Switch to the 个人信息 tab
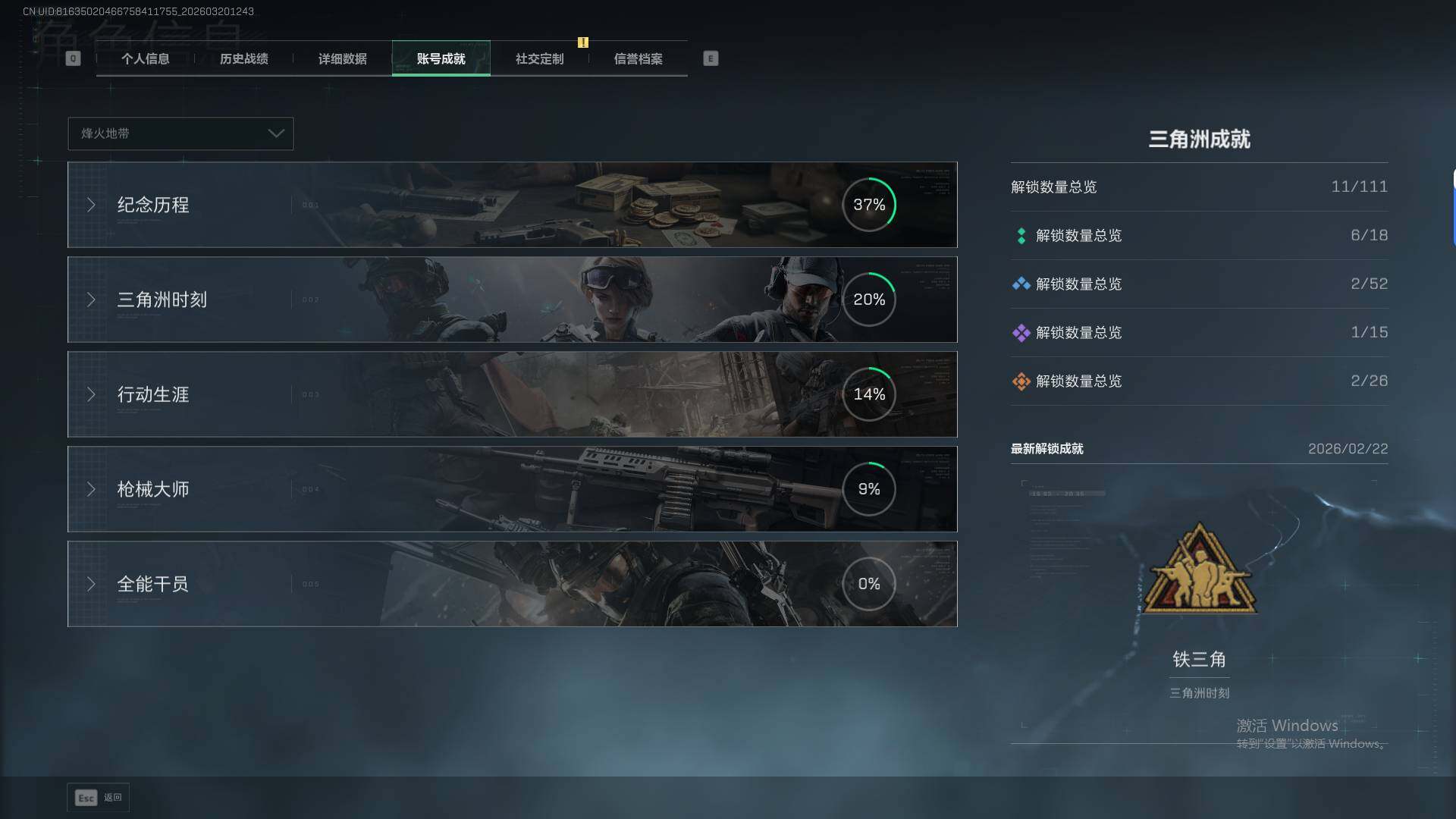1456x819 pixels. click(145, 59)
